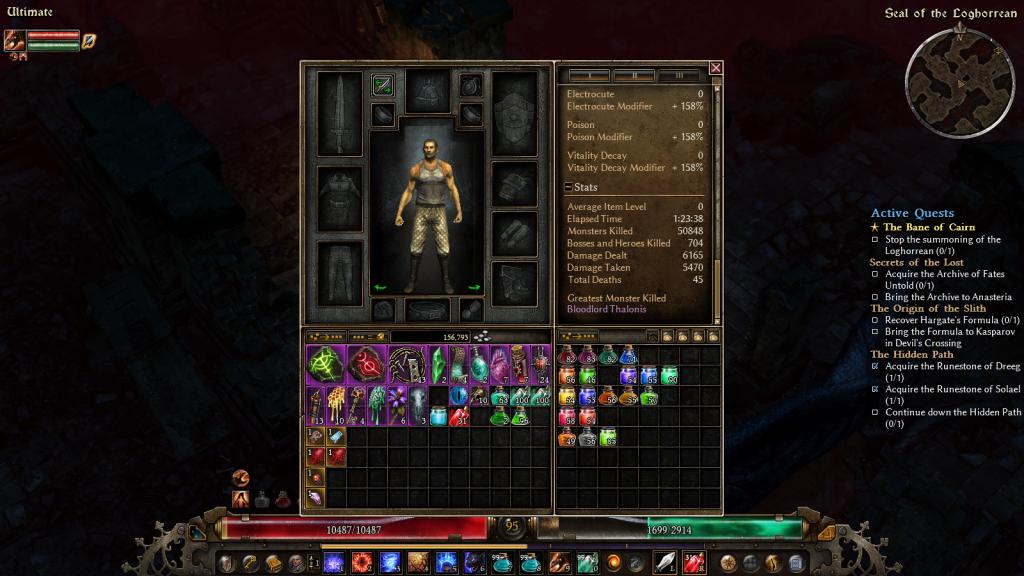Viewport: 1024px width, 576px height.
Task: Select The Bane of Cairn quest
Action: [928, 227]
